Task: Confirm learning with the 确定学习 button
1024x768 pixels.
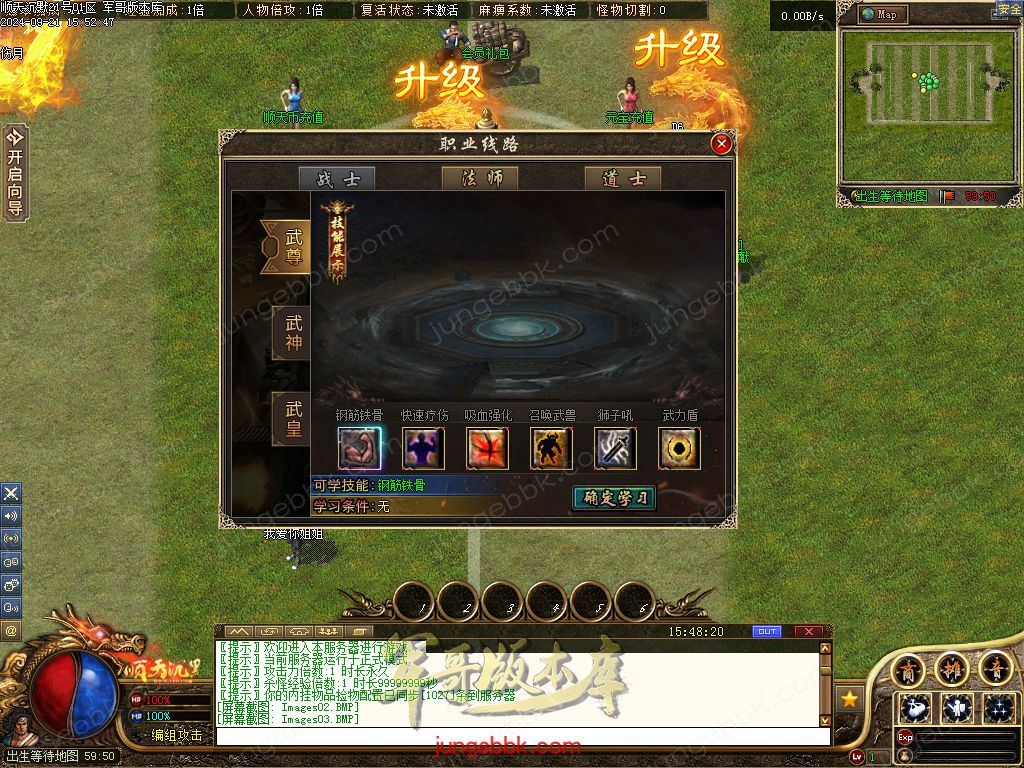Action: 614,498
